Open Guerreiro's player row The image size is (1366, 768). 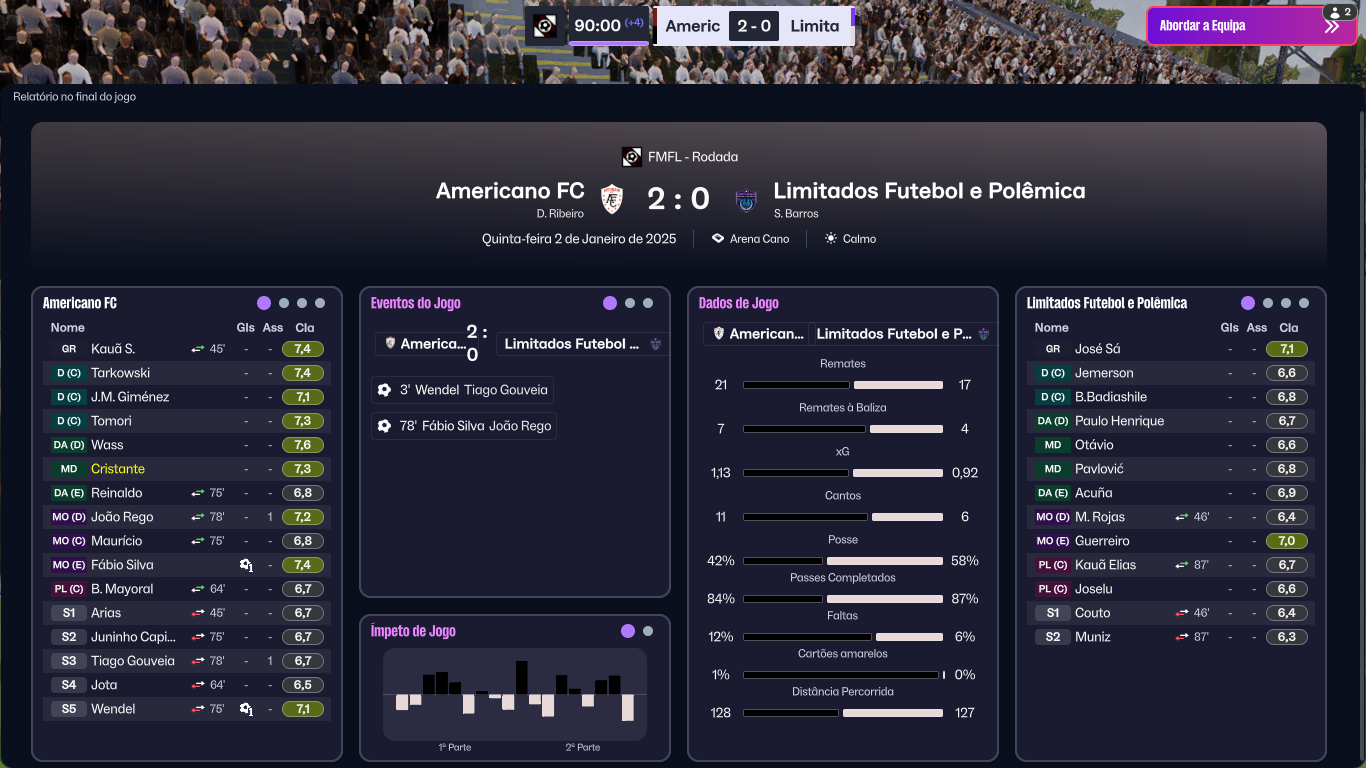point(1102,541)
